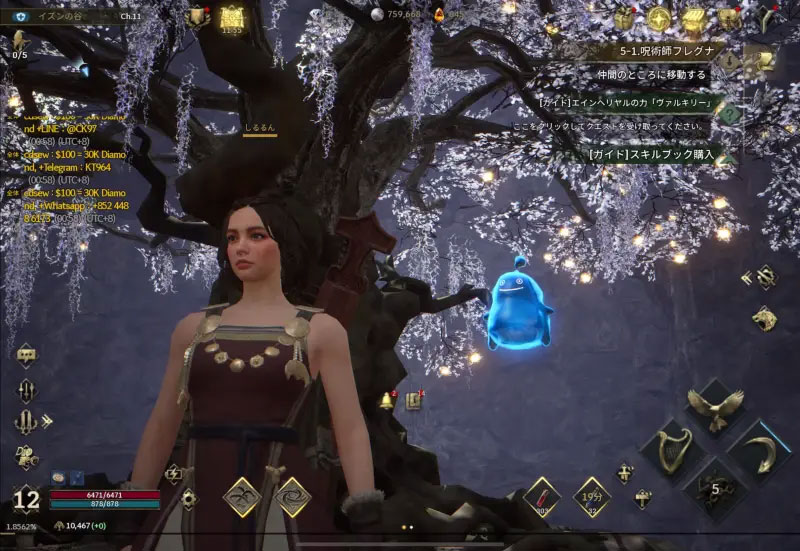Screen dimensions: 800x551
Task: Activate the swirl diamond skill slot
Action: click(291, 496)
